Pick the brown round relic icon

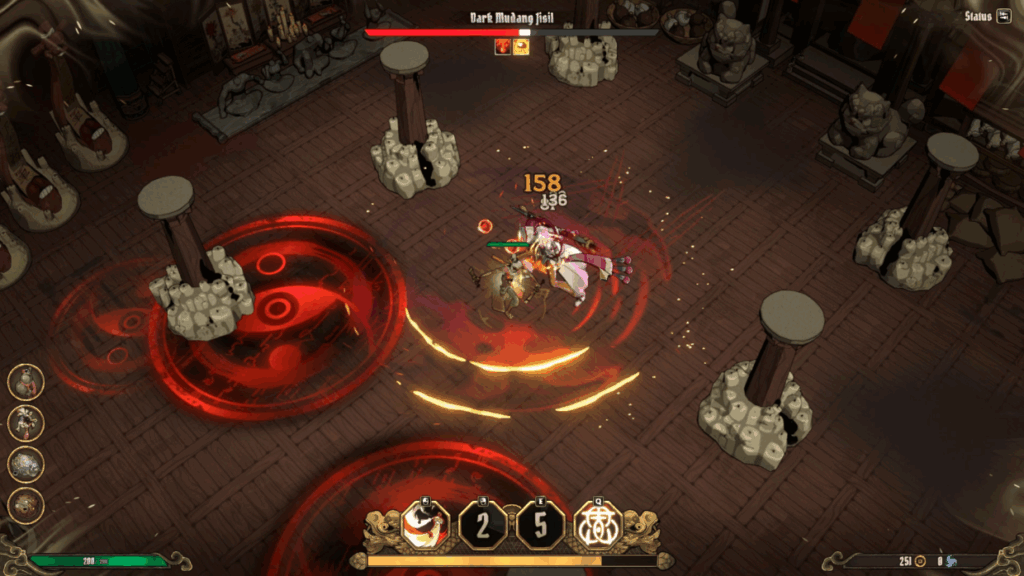point(26,506)
